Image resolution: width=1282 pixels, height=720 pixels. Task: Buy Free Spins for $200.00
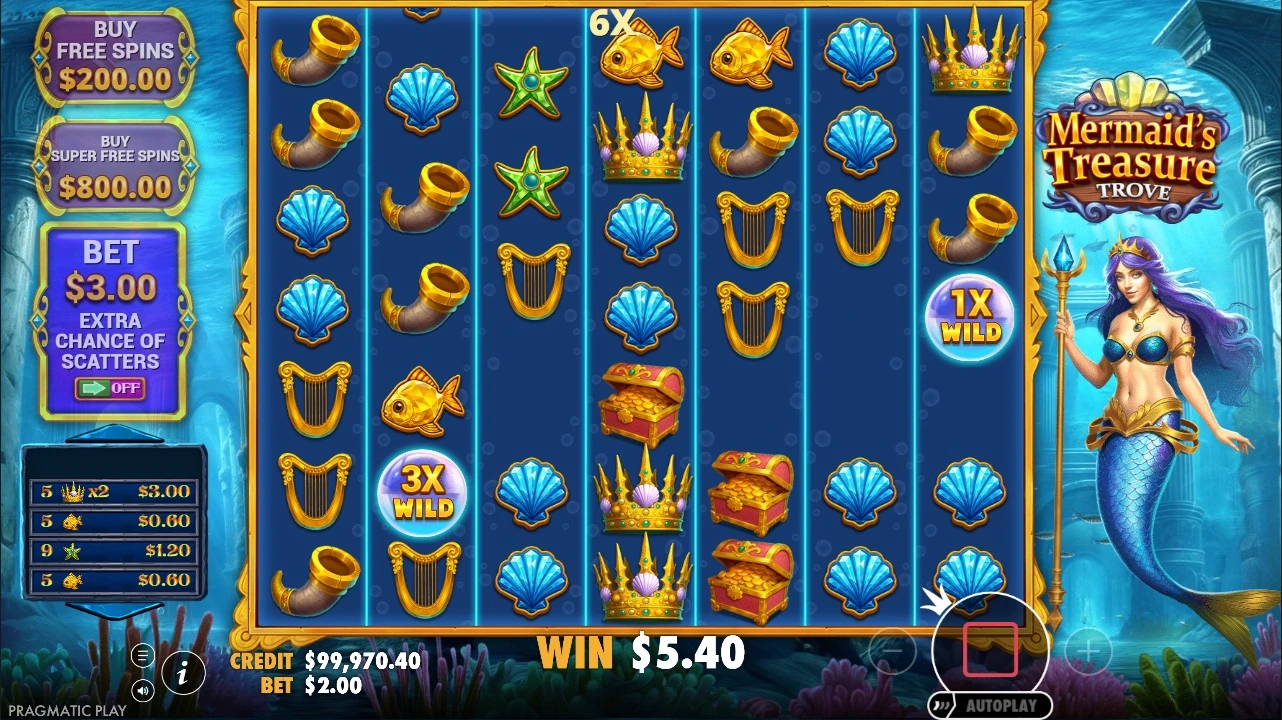[x=114, y=57]
